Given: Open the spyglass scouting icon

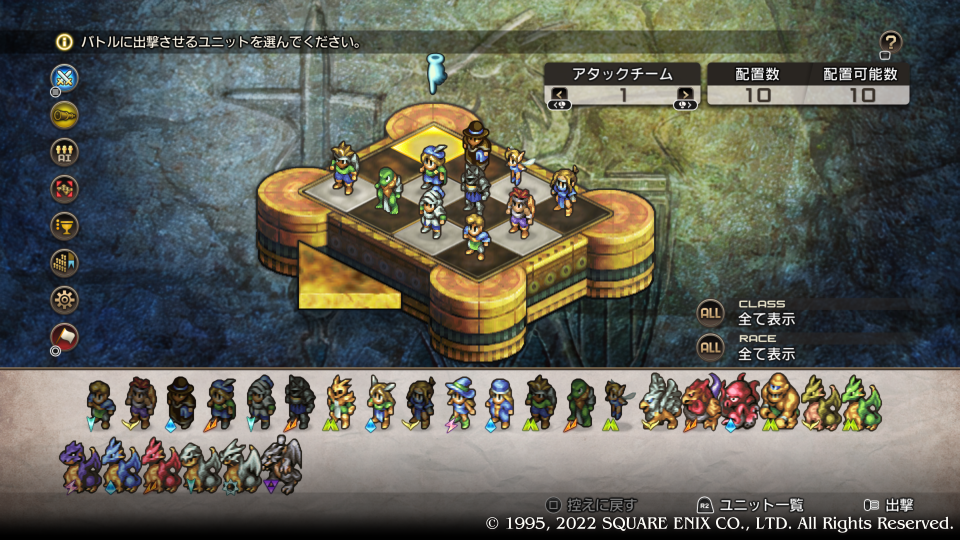Looking at the screenshot, I should (65, 114).
